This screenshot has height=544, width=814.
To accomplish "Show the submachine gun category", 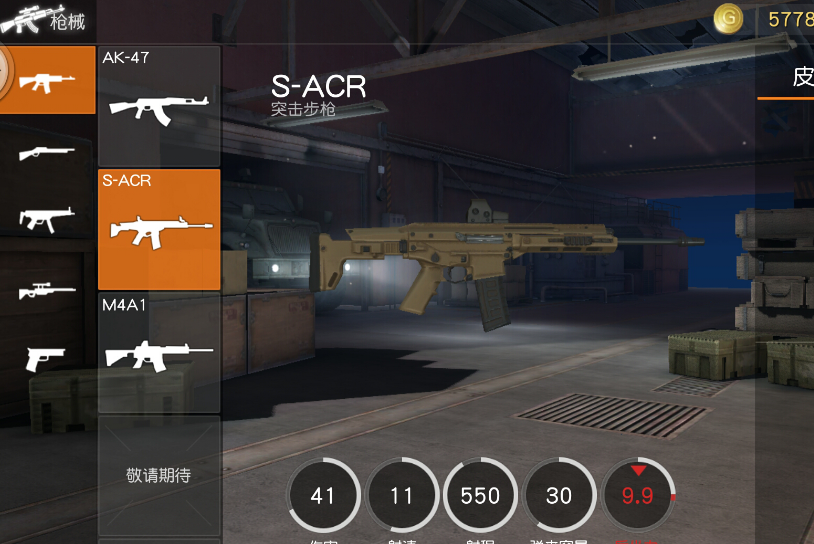I will (47, 220).
